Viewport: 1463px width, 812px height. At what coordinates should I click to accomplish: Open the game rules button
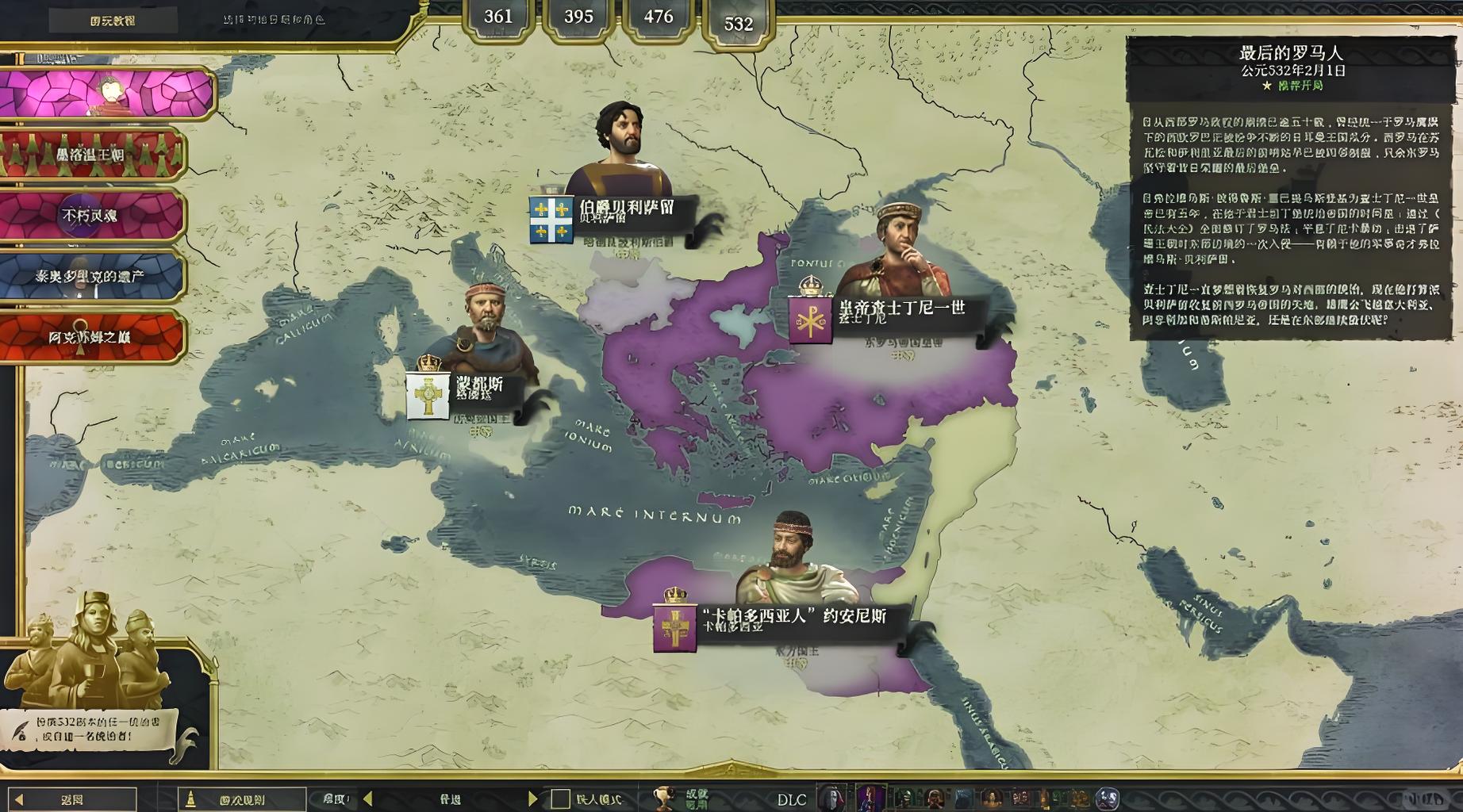coord(242,799)
